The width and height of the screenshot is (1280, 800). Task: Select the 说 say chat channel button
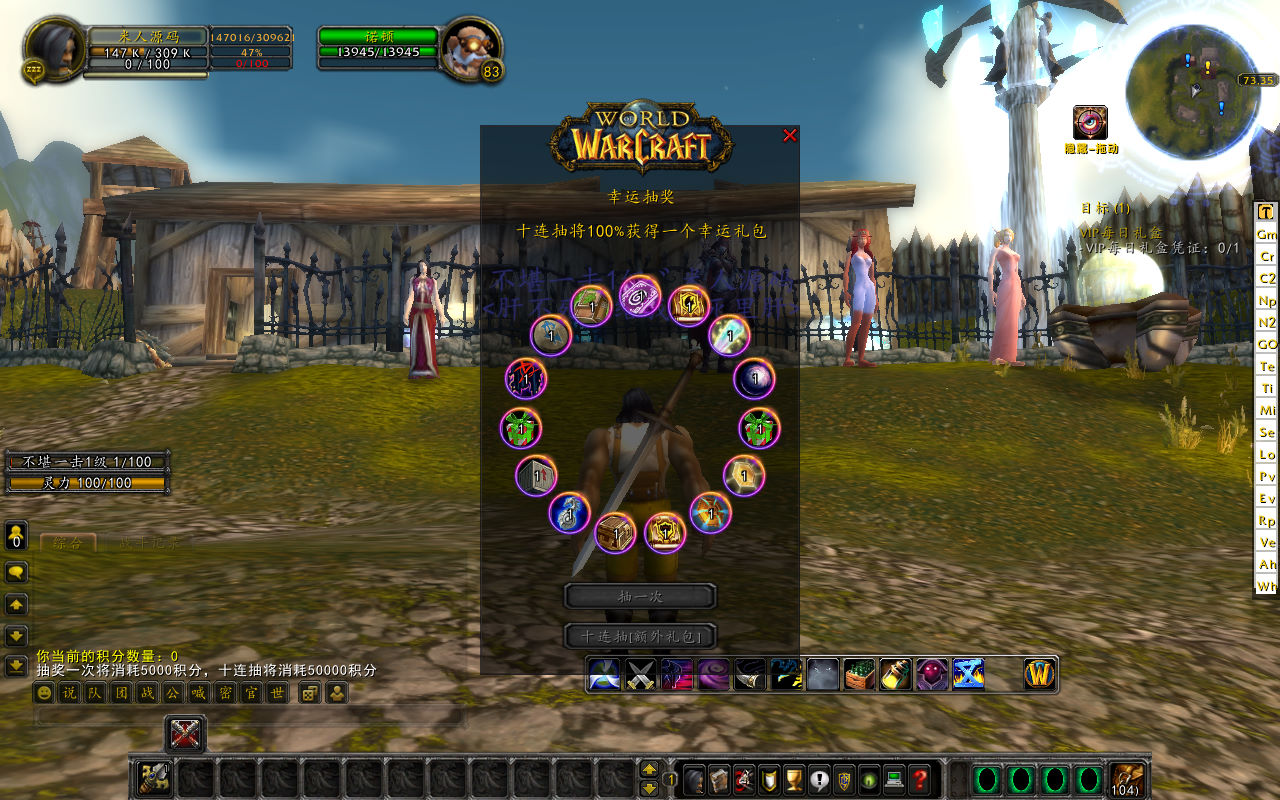coord(69,693)
